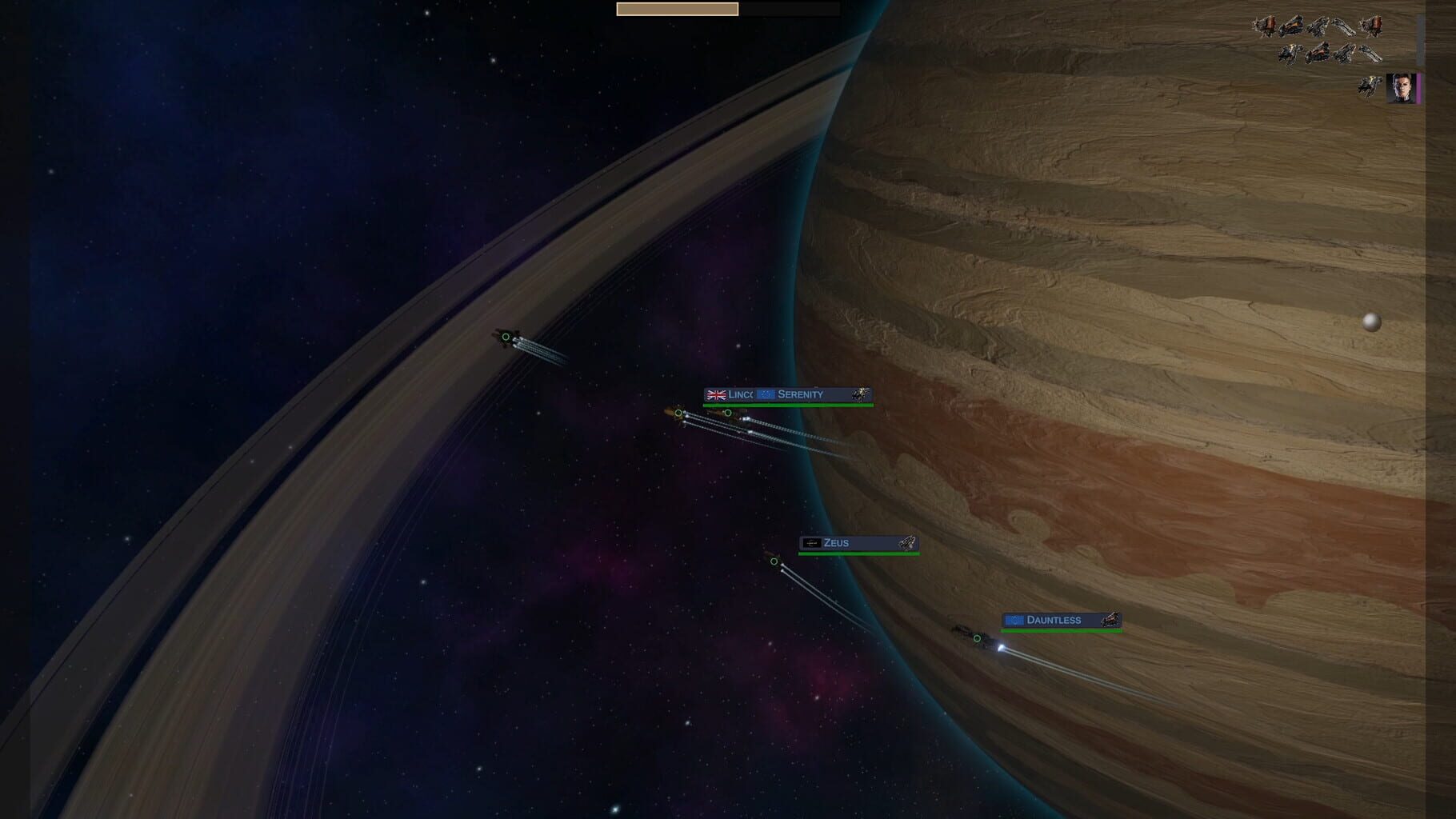Click the tan progress bar at the top center
The height and width of the screenshot is (819, 1456).
(x=678, y=10)
